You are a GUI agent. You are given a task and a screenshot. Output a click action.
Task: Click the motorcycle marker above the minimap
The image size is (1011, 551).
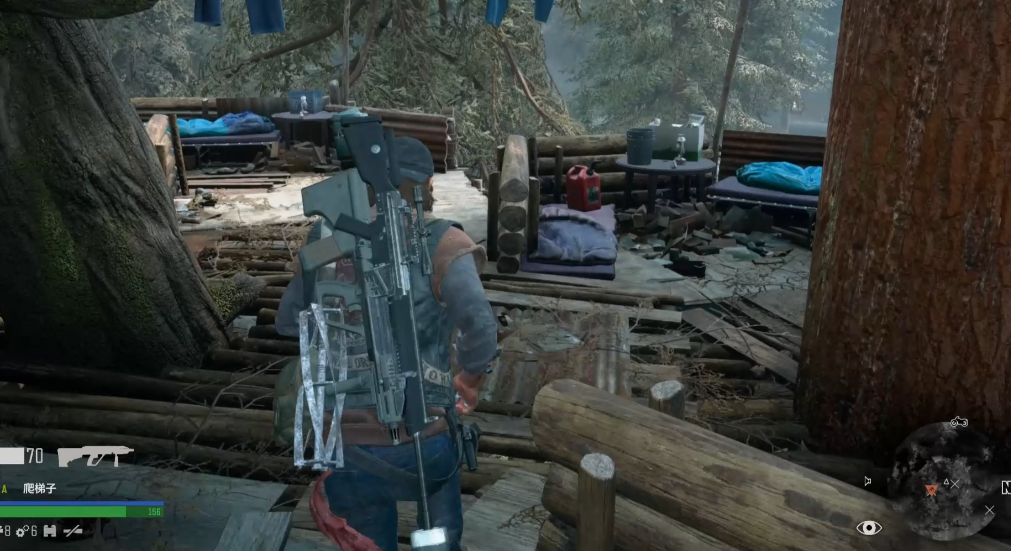pos(958,422)
